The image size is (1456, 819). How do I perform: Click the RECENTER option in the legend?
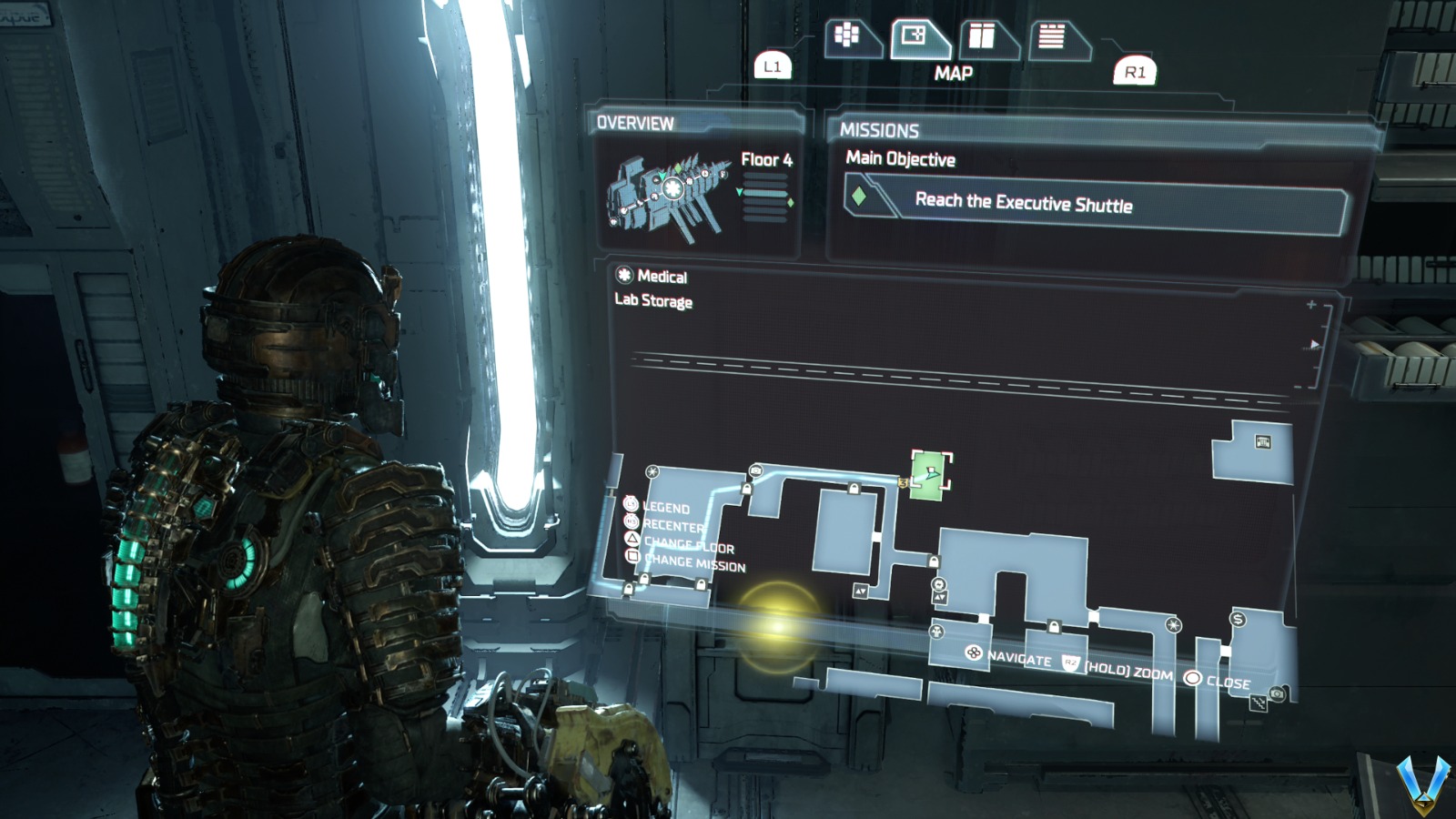[672, 525]
